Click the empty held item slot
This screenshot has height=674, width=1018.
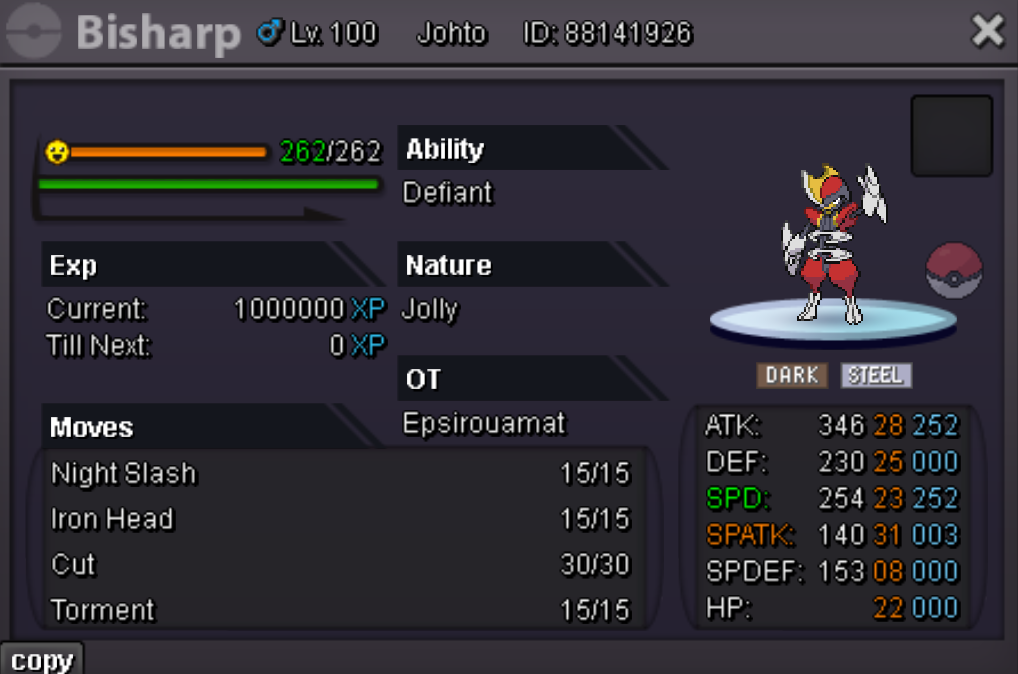[x=951, y=136]
